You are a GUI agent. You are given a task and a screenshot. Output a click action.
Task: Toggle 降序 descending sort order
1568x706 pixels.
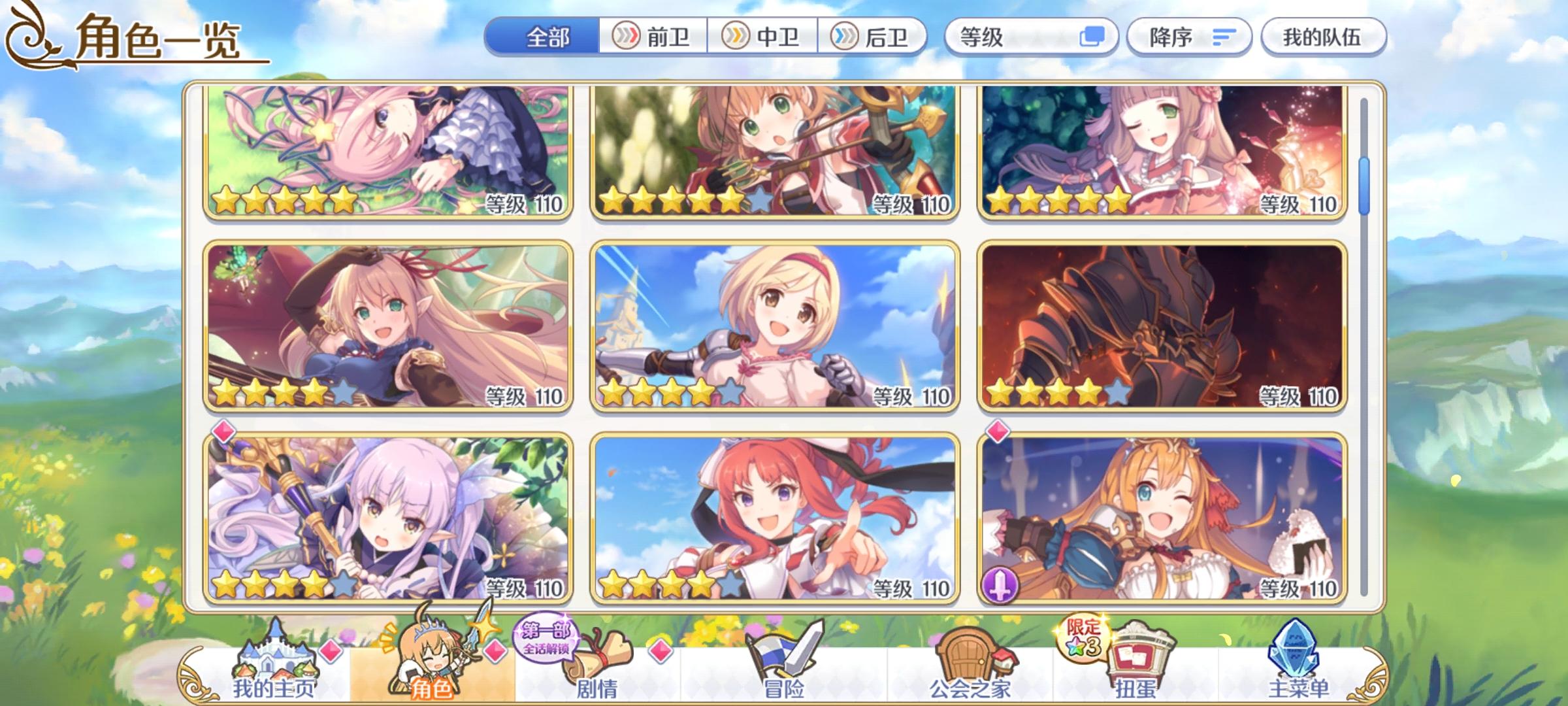click(x=1189, y=37)
